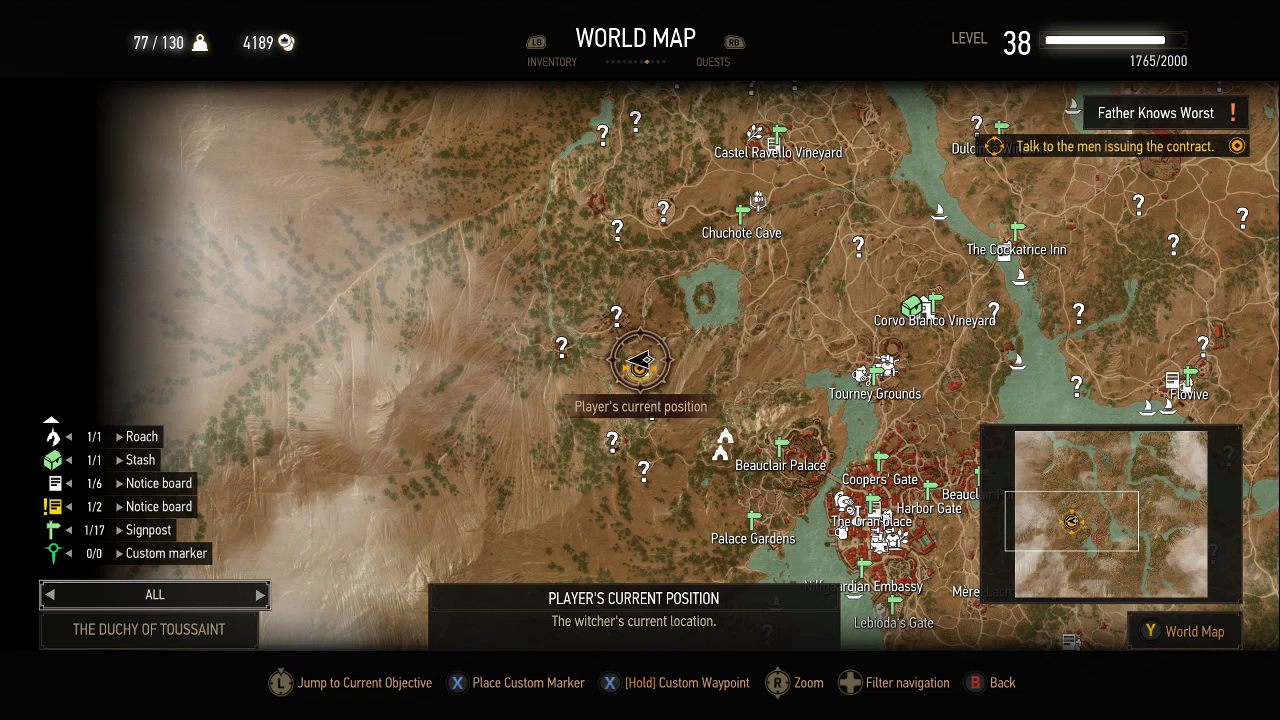Select the Castel Ravello Vineyard signpost
1280x720 pixels.
pyautogui.click(x=779, y=133)
